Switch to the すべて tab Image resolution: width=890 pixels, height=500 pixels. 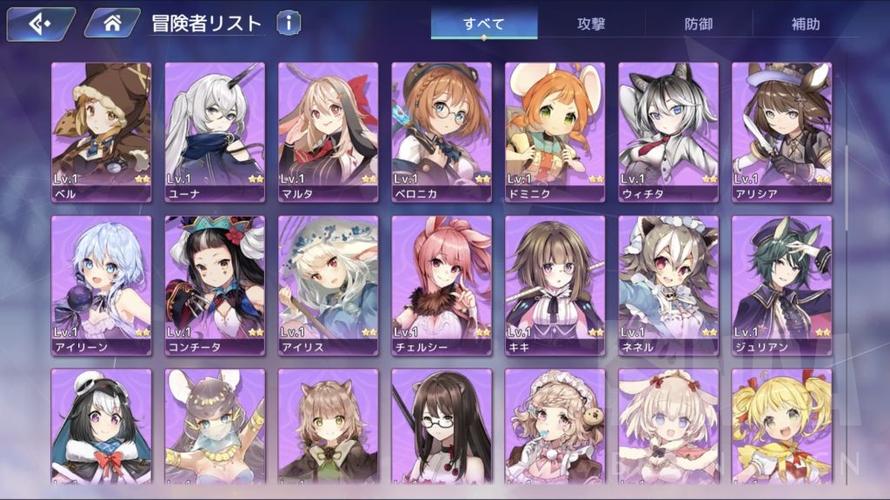coord(484,24)
